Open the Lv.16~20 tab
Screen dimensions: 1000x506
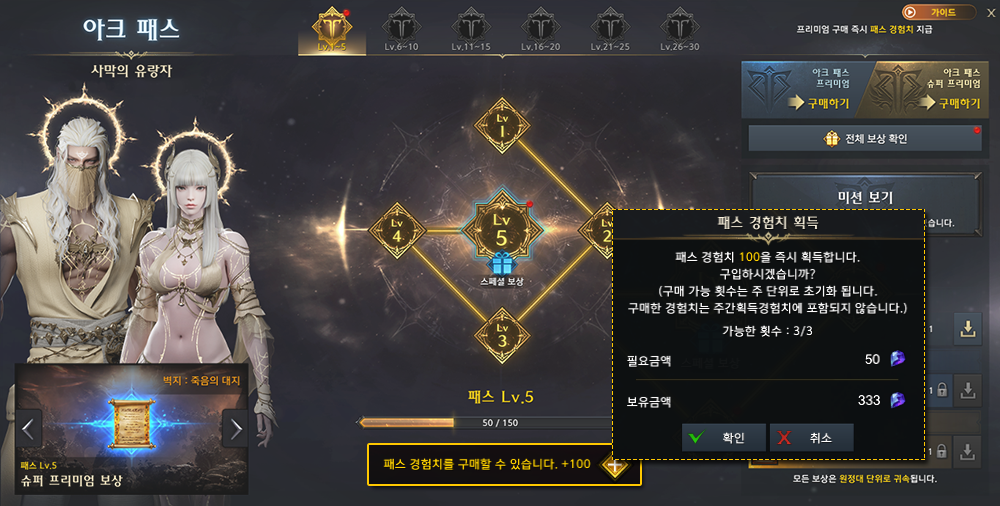click(x=540, y=30)
